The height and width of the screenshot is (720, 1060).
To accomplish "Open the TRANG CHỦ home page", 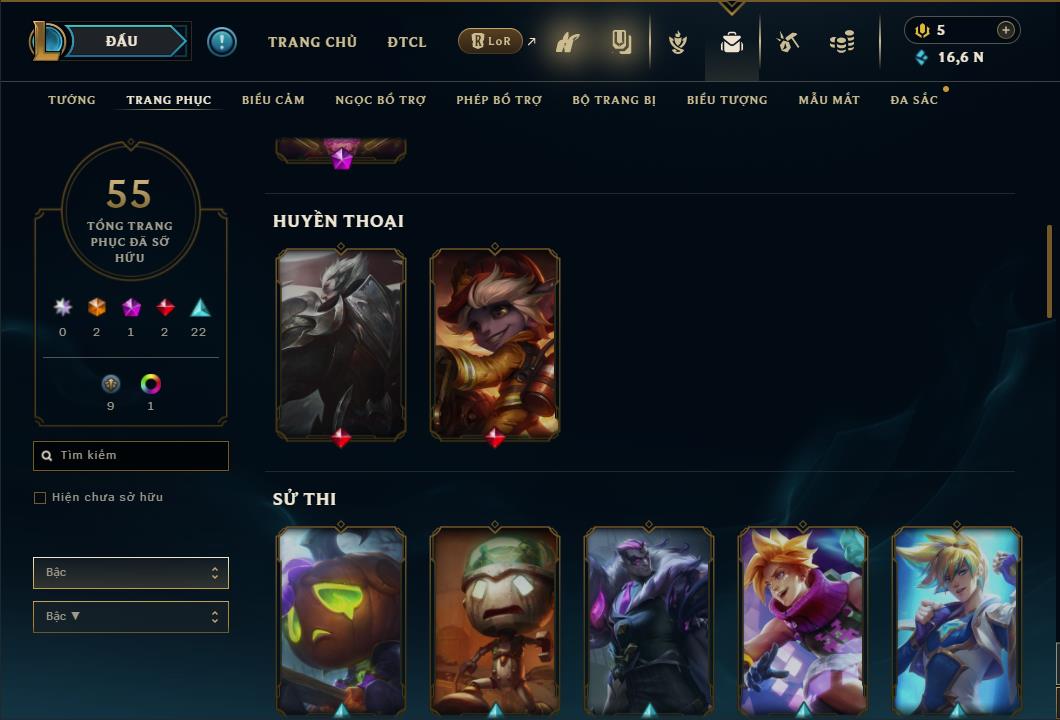I will pos(312,42).
